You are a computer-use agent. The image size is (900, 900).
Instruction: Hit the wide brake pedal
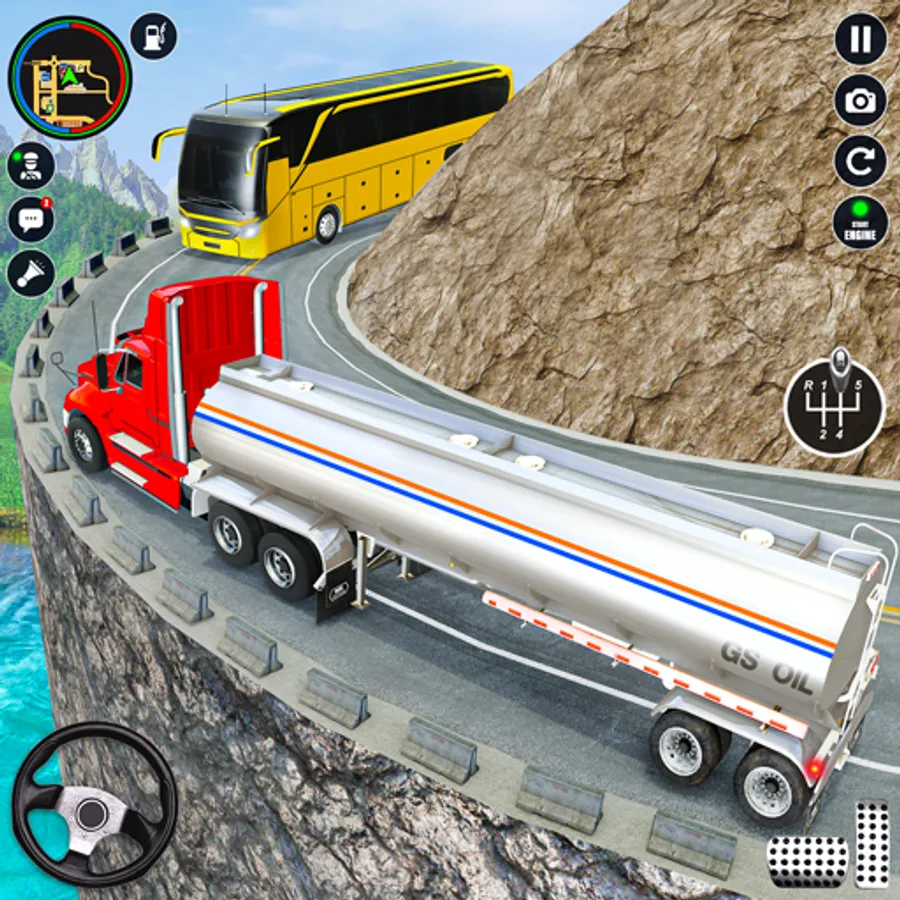coord(806,856)
